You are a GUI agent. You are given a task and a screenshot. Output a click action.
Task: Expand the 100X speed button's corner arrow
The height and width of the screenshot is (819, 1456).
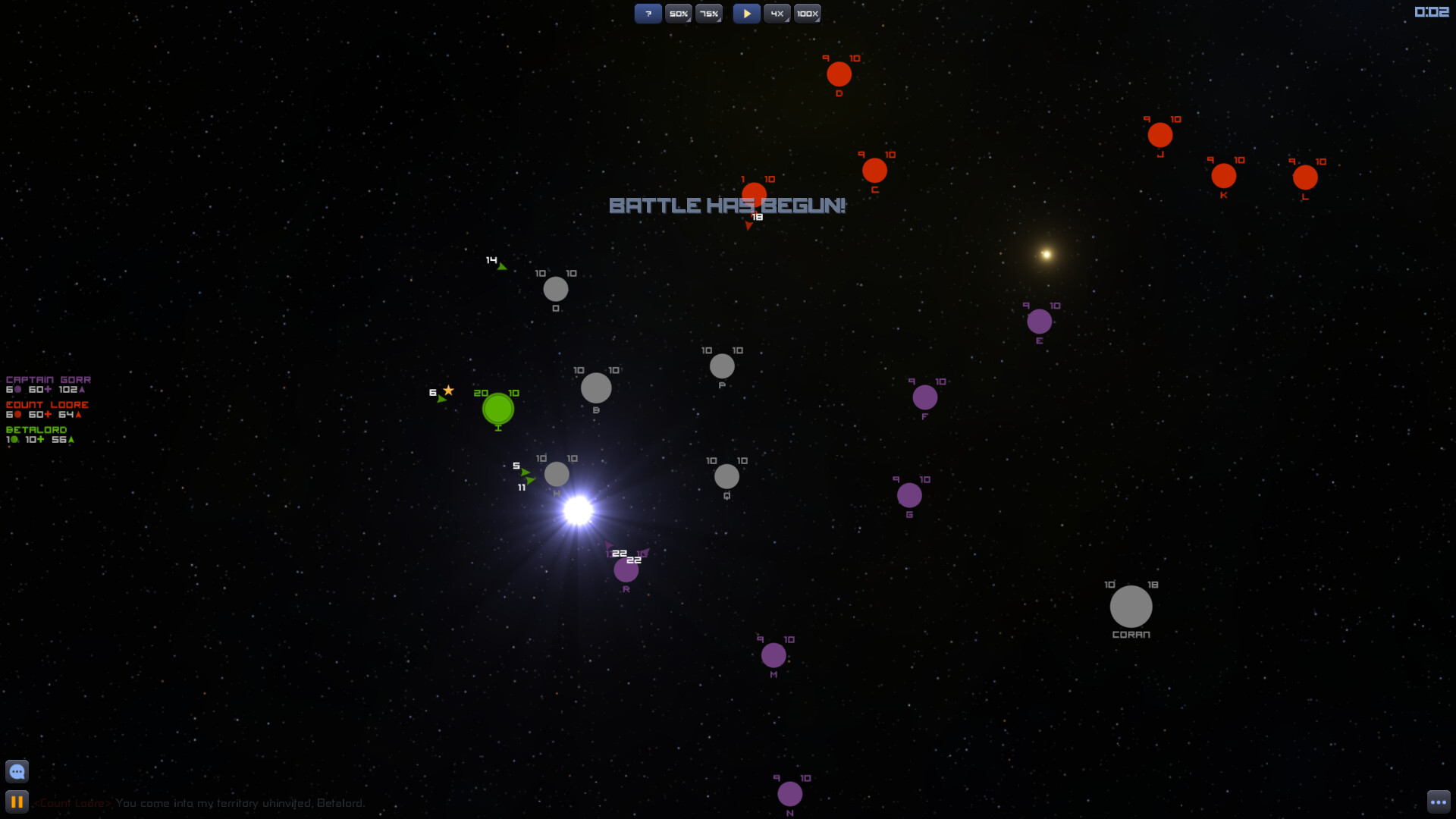[817, 21]
